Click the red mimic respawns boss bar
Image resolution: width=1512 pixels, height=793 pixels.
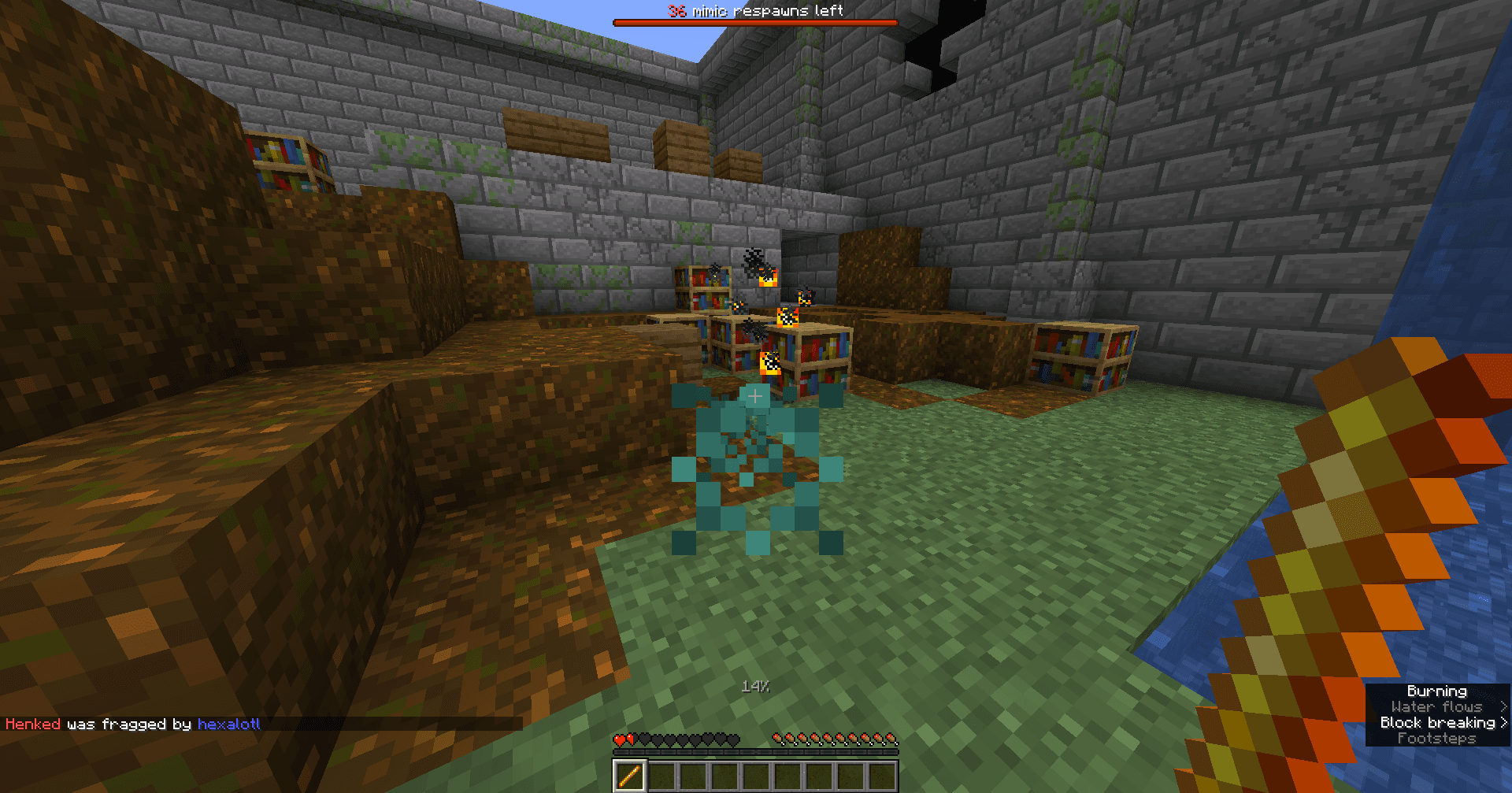pos(754,23)
